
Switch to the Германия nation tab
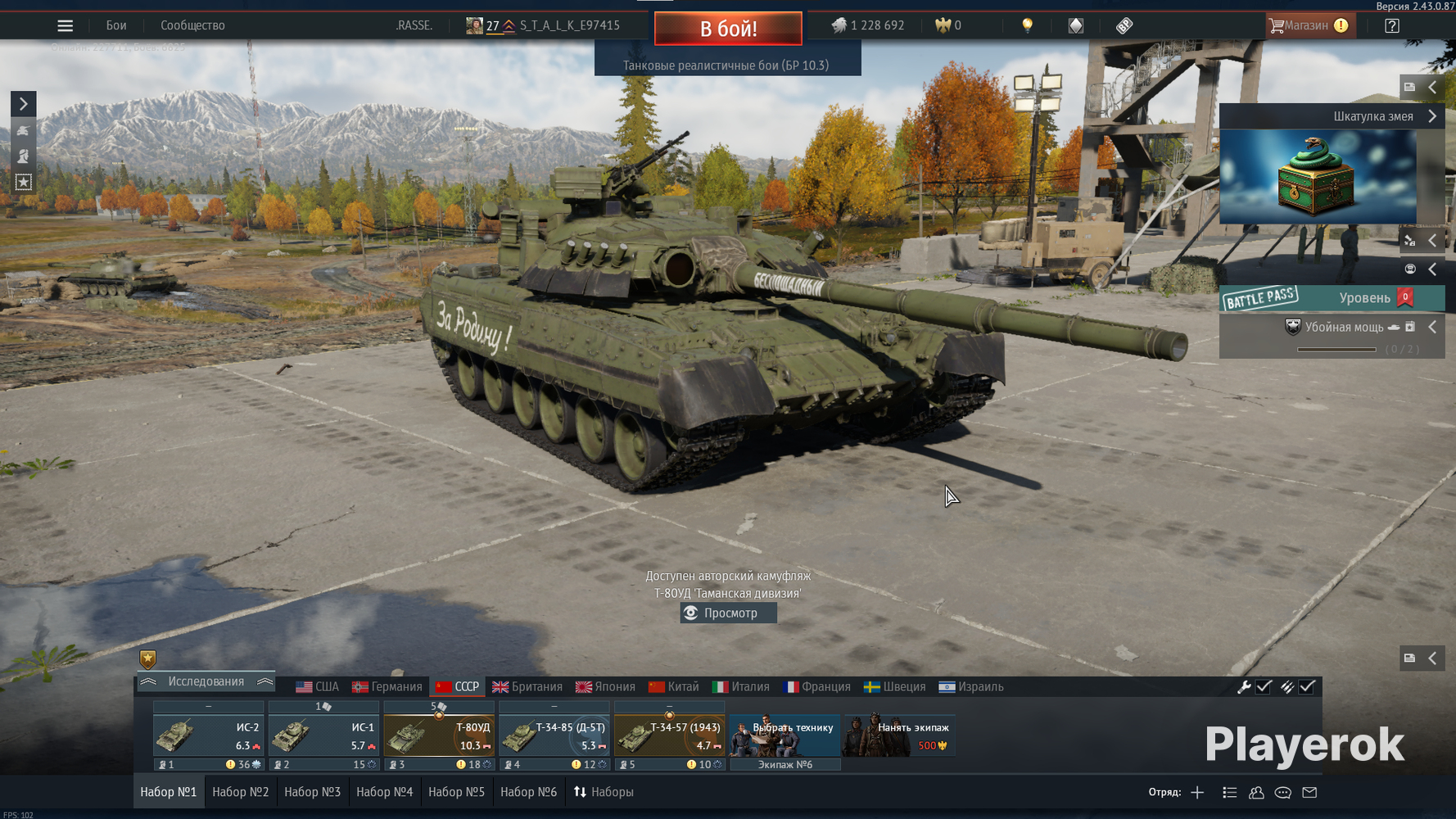click(x=387, y=687)
